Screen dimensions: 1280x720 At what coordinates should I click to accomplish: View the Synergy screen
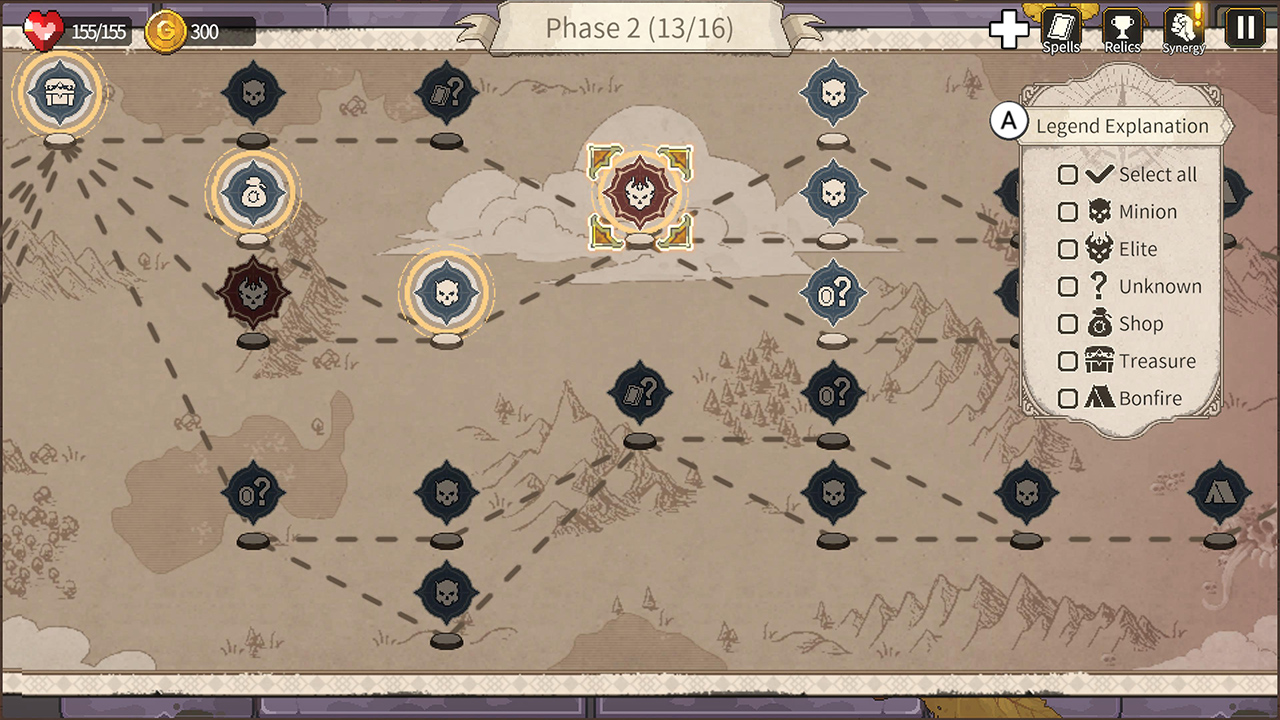click(x=1183, y=27)
